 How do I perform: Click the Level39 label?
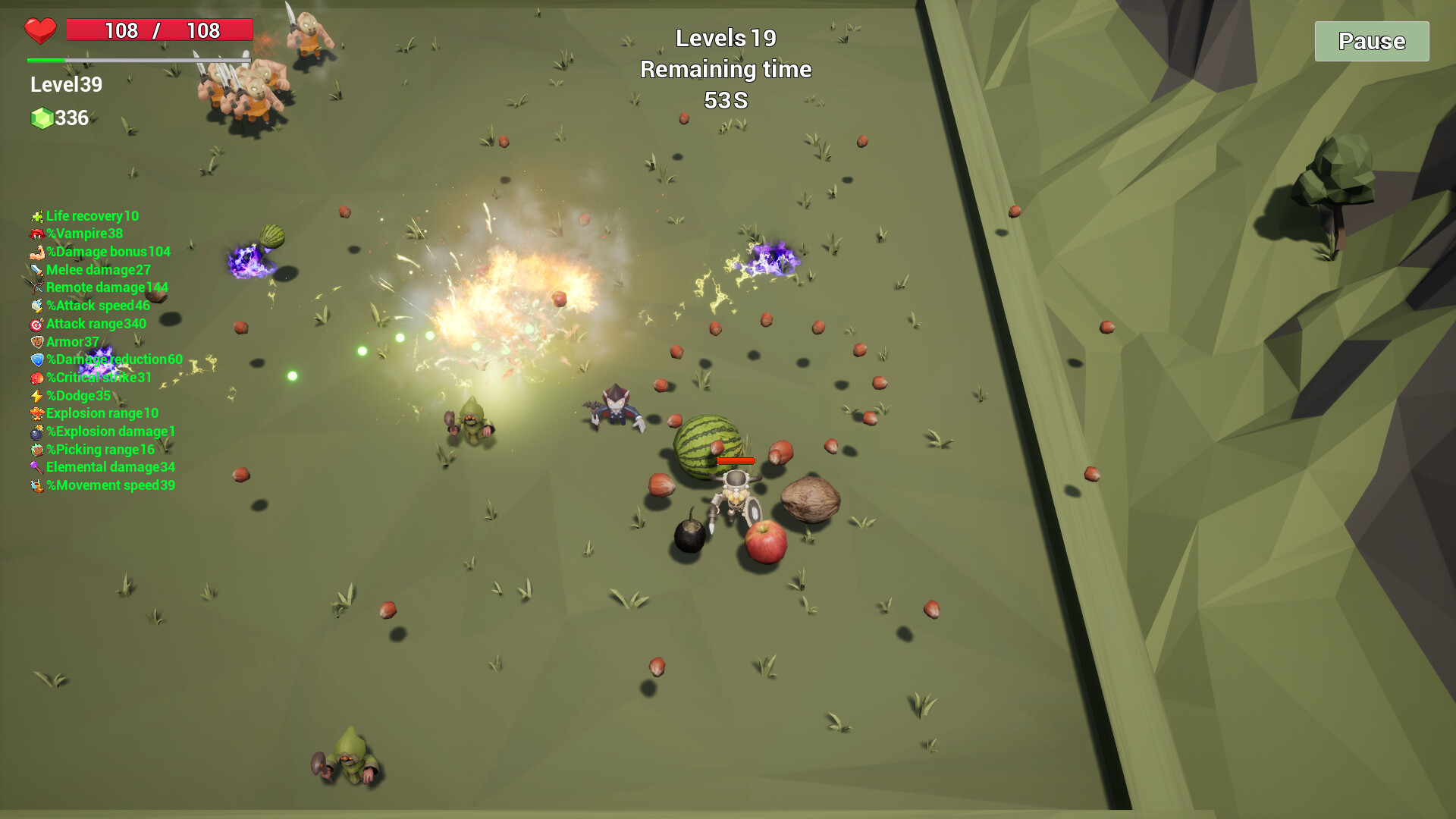[66, 84]
